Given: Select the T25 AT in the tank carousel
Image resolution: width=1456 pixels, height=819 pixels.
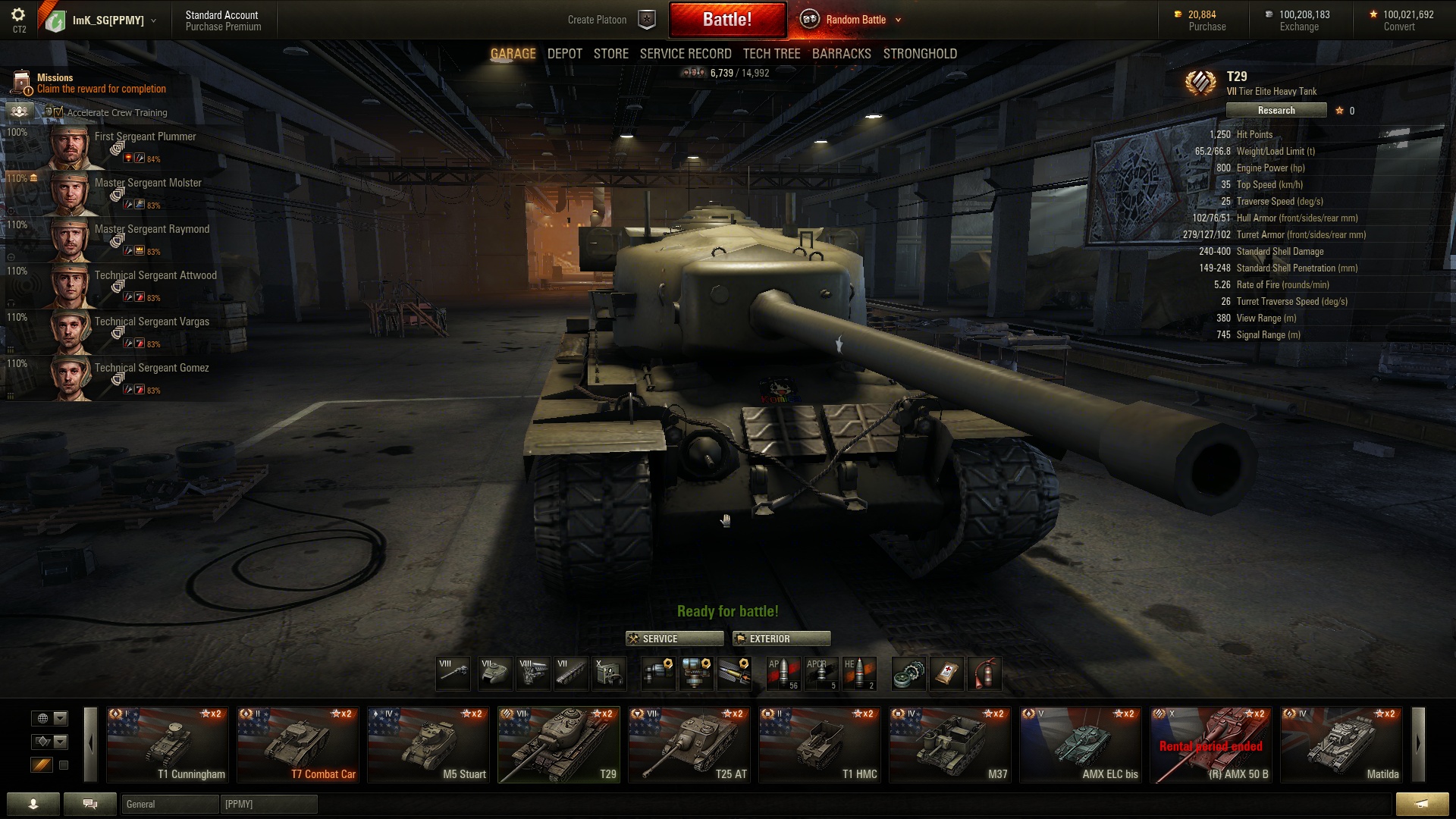Looking at the screenshot, I should pyautogui.click(x=689, y=744).
